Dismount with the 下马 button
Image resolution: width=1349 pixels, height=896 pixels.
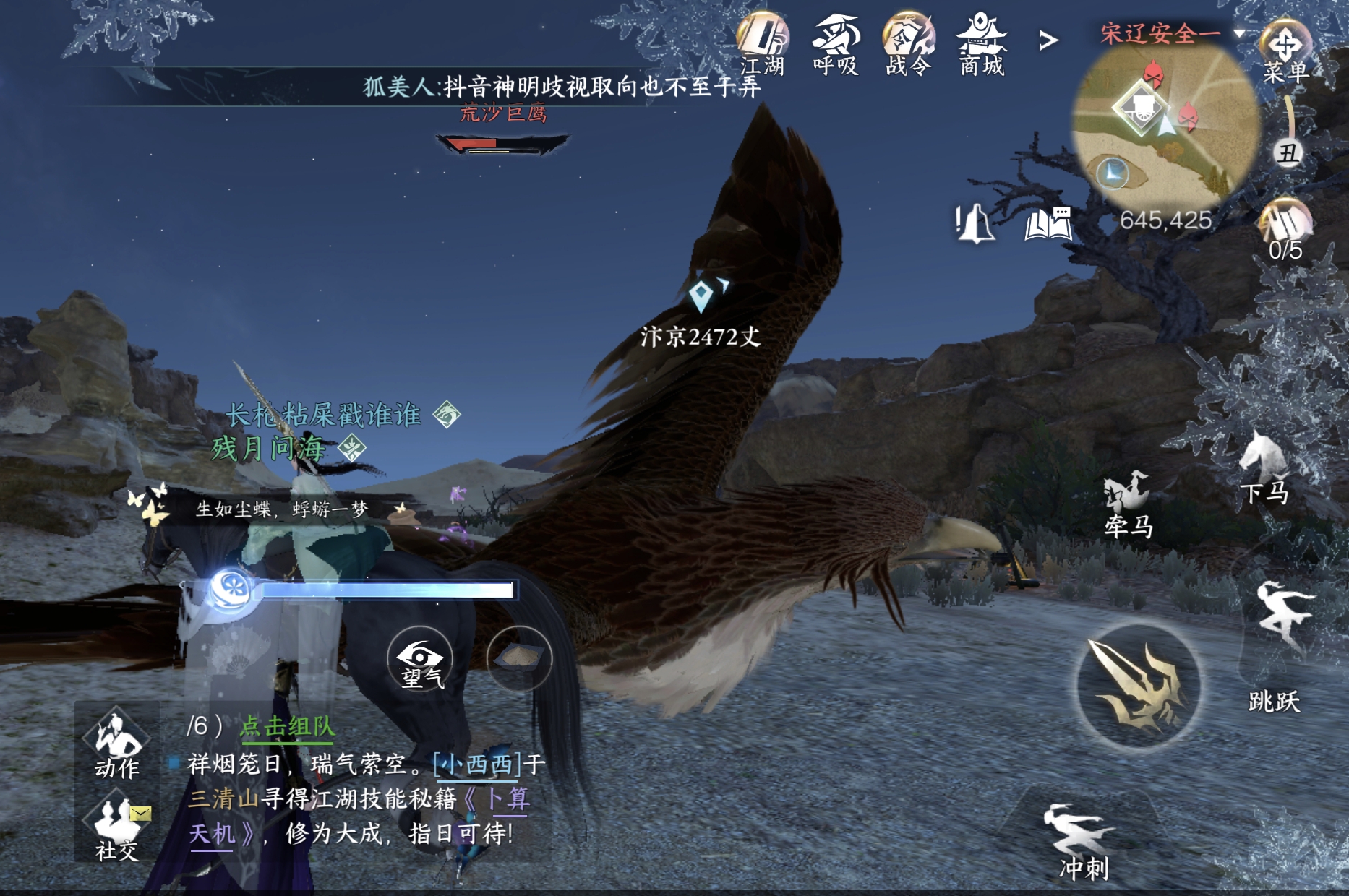click(x=1264, y=468)
